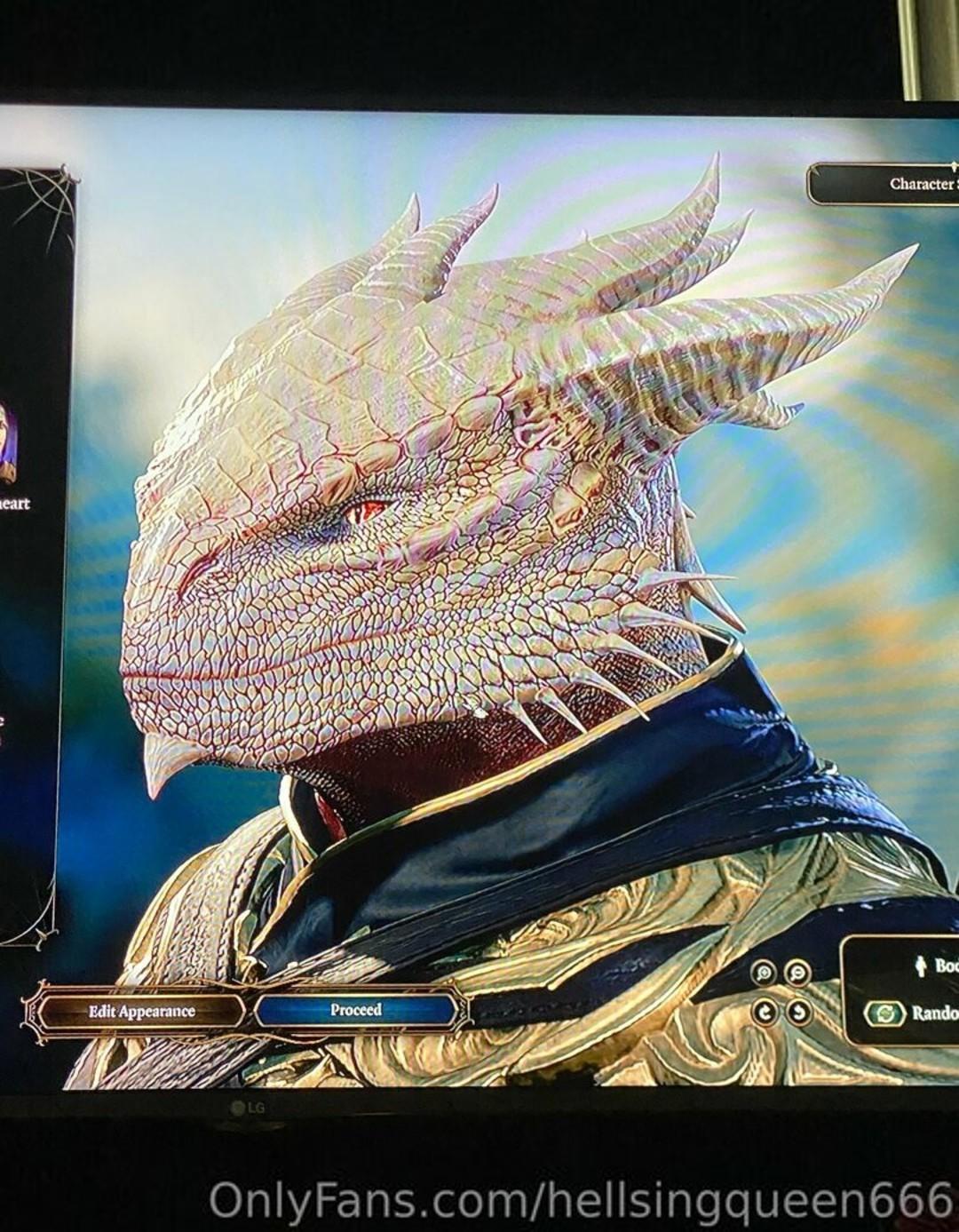Click the blue Proceed button

[356, 1010]
